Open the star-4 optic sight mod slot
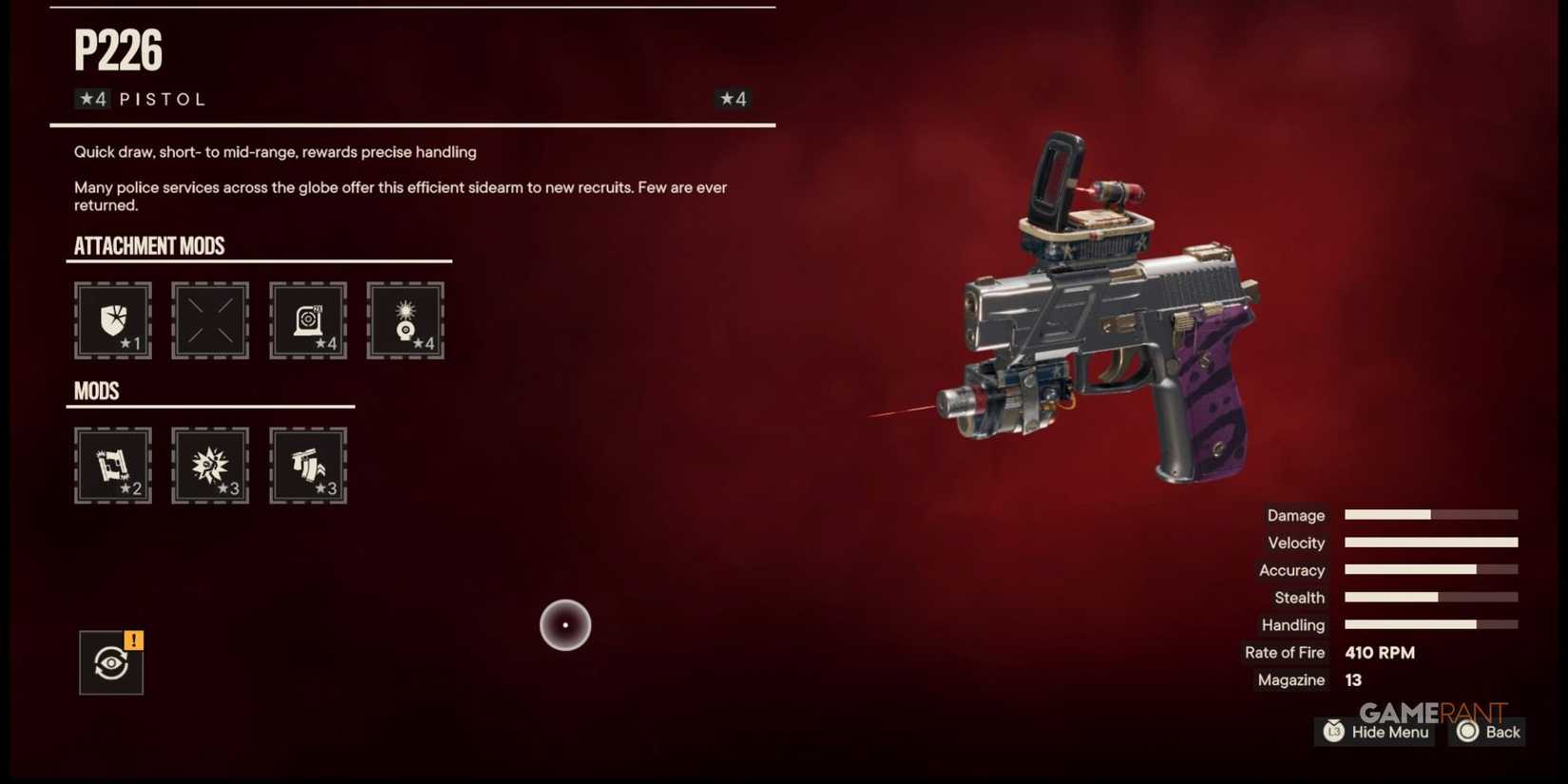Image resolution: width=1568 pixels, height=784 pixels. pyautogui.click(x=308, y=321)
